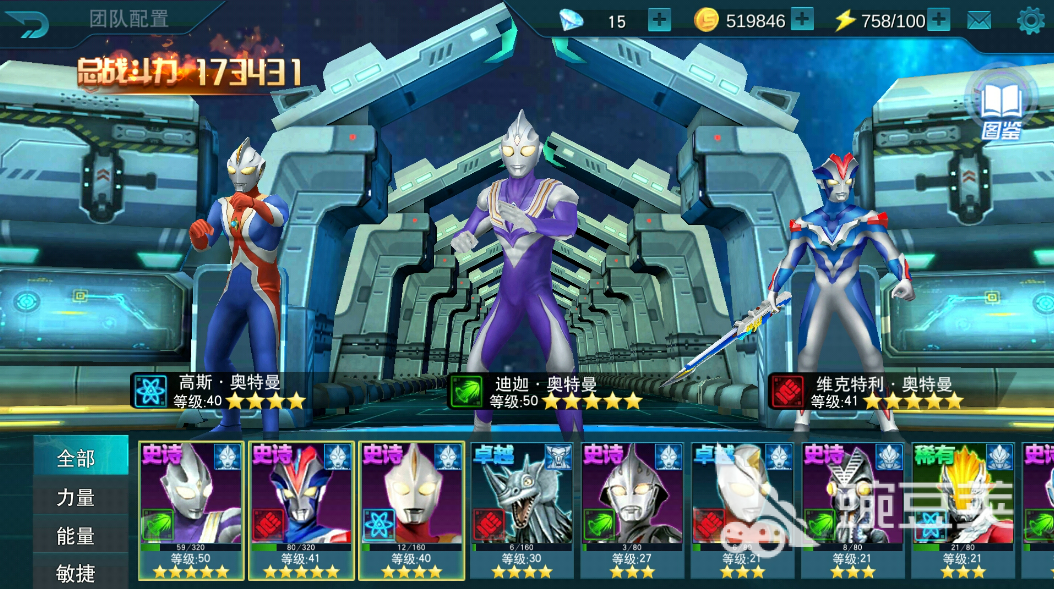The height and width of the screenshot is (589, 1054).
Task: Select the 敏捷 category tab
Action: click(x=78, y=572)
